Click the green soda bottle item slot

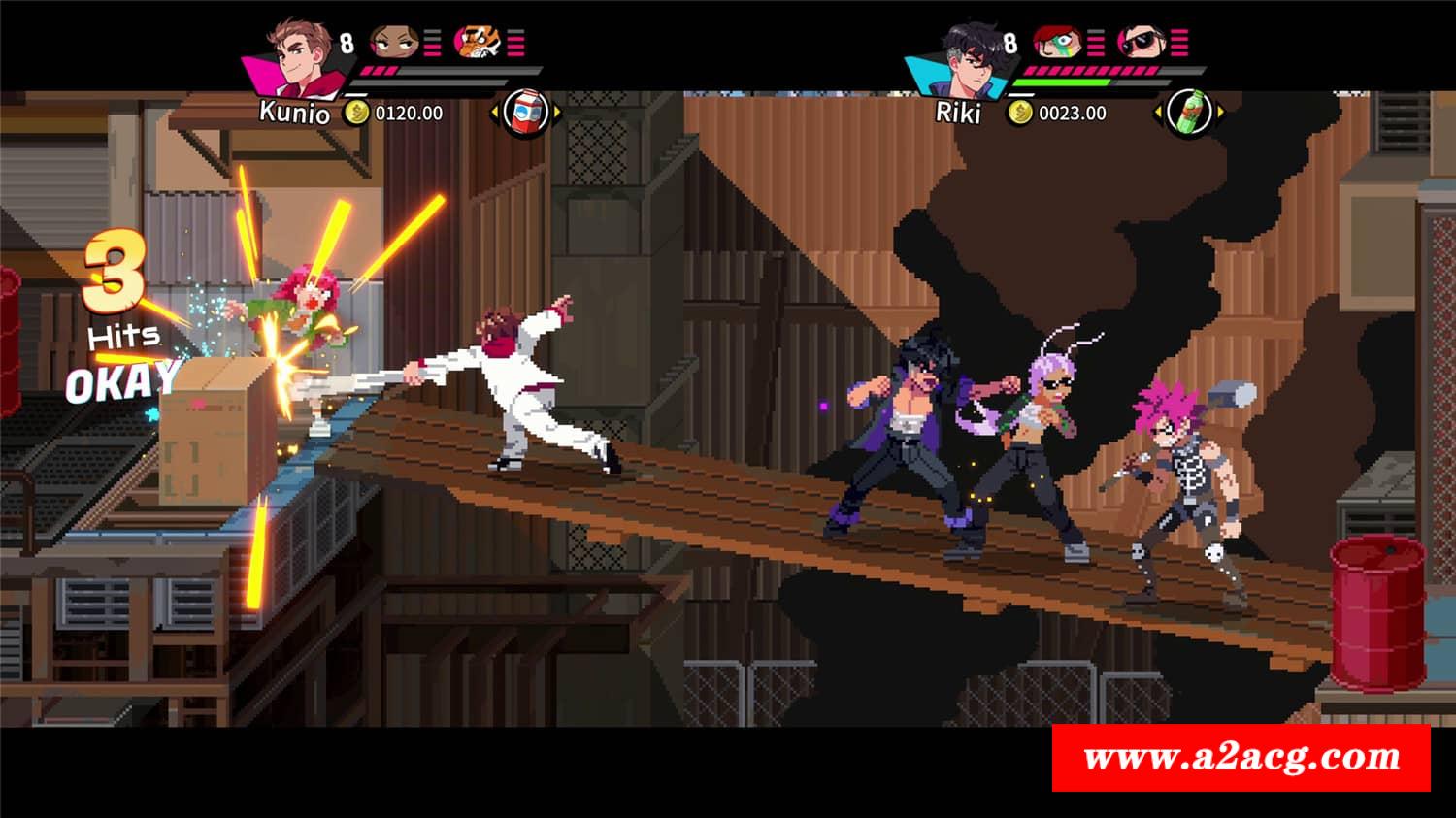(1187, 113)
